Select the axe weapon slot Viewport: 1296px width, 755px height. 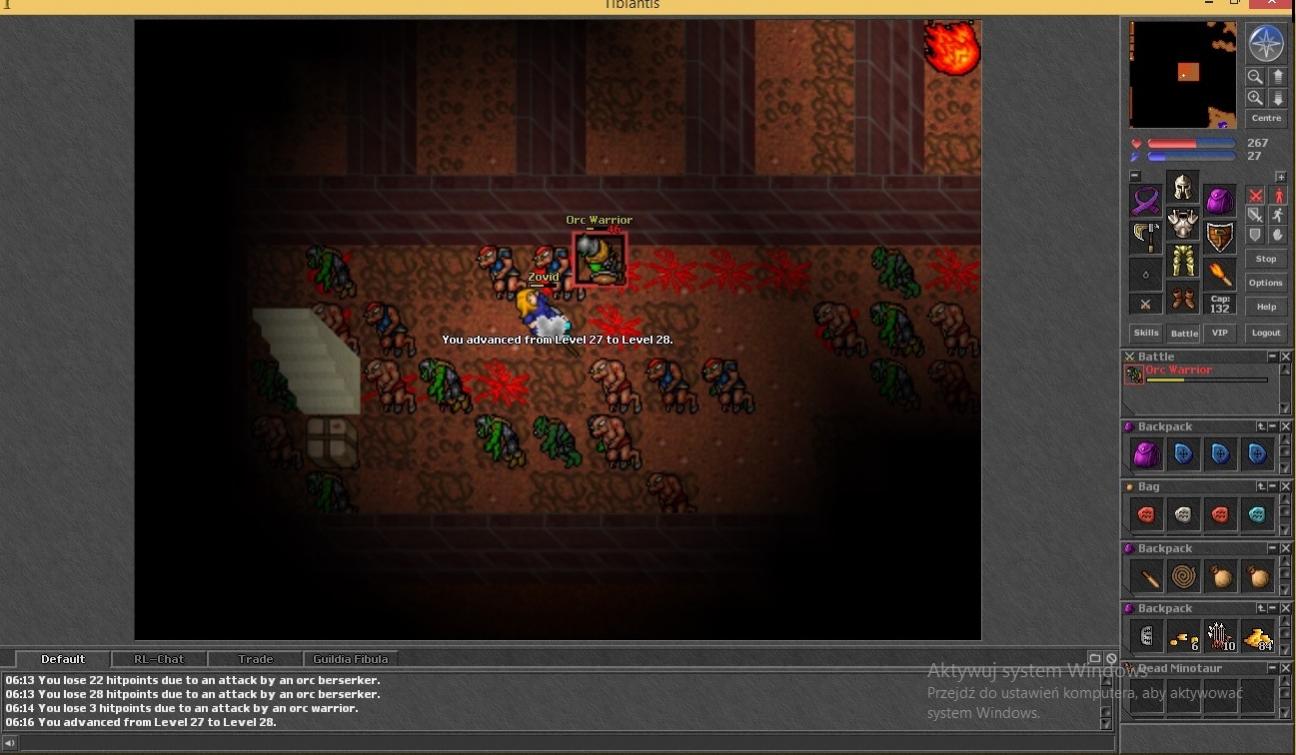point(1146,237)
